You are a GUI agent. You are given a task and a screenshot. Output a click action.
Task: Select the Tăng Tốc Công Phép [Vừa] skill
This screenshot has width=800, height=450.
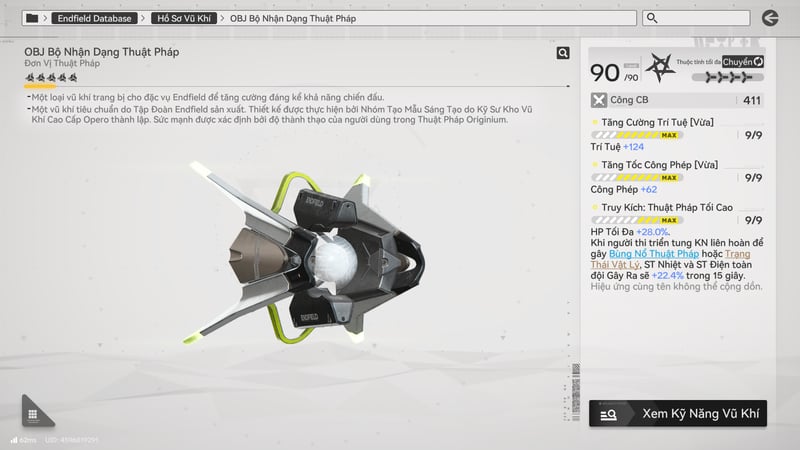[652, 163]
